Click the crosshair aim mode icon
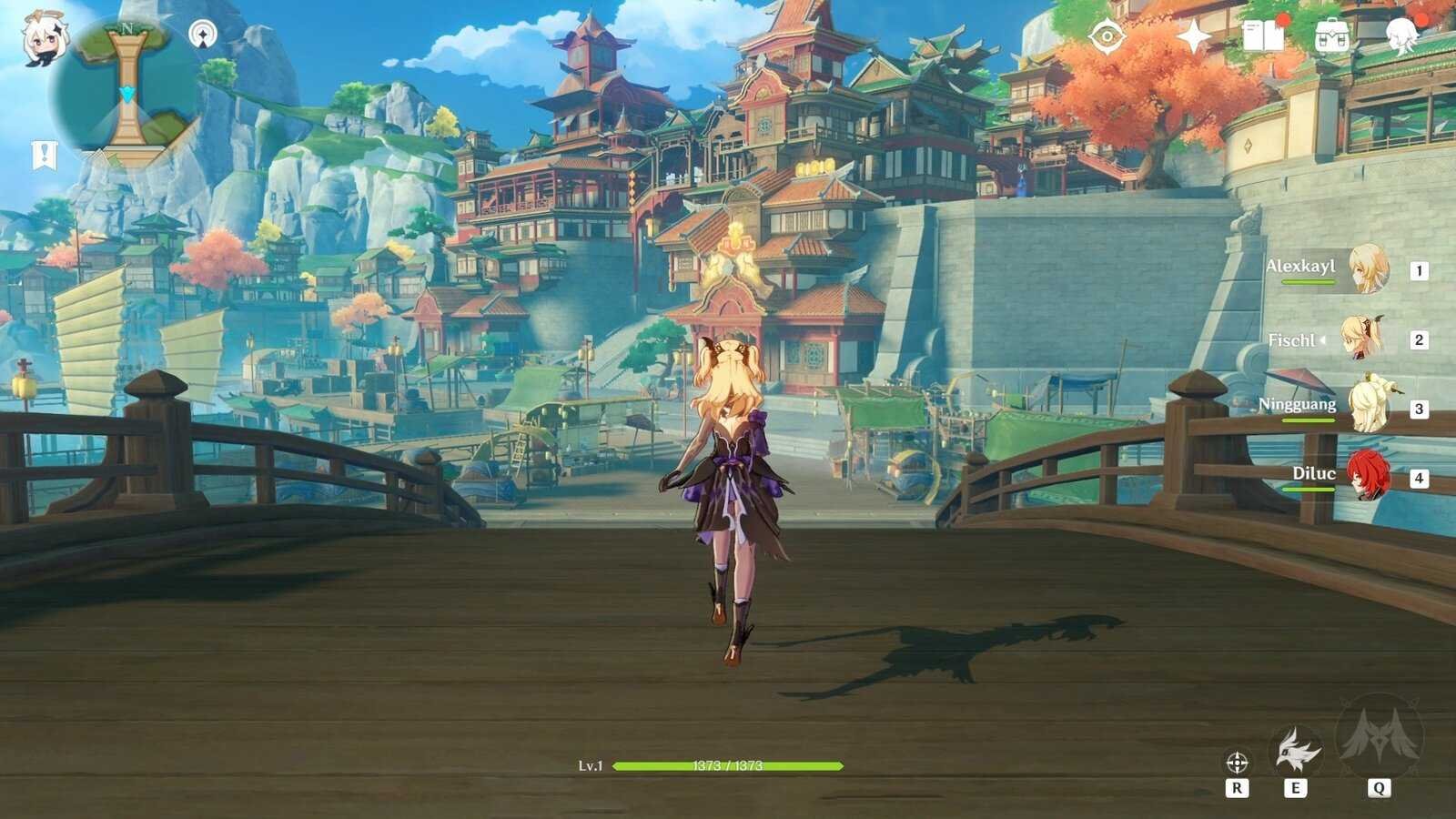The image size is (1456, 819). (x=1236, y=762)
